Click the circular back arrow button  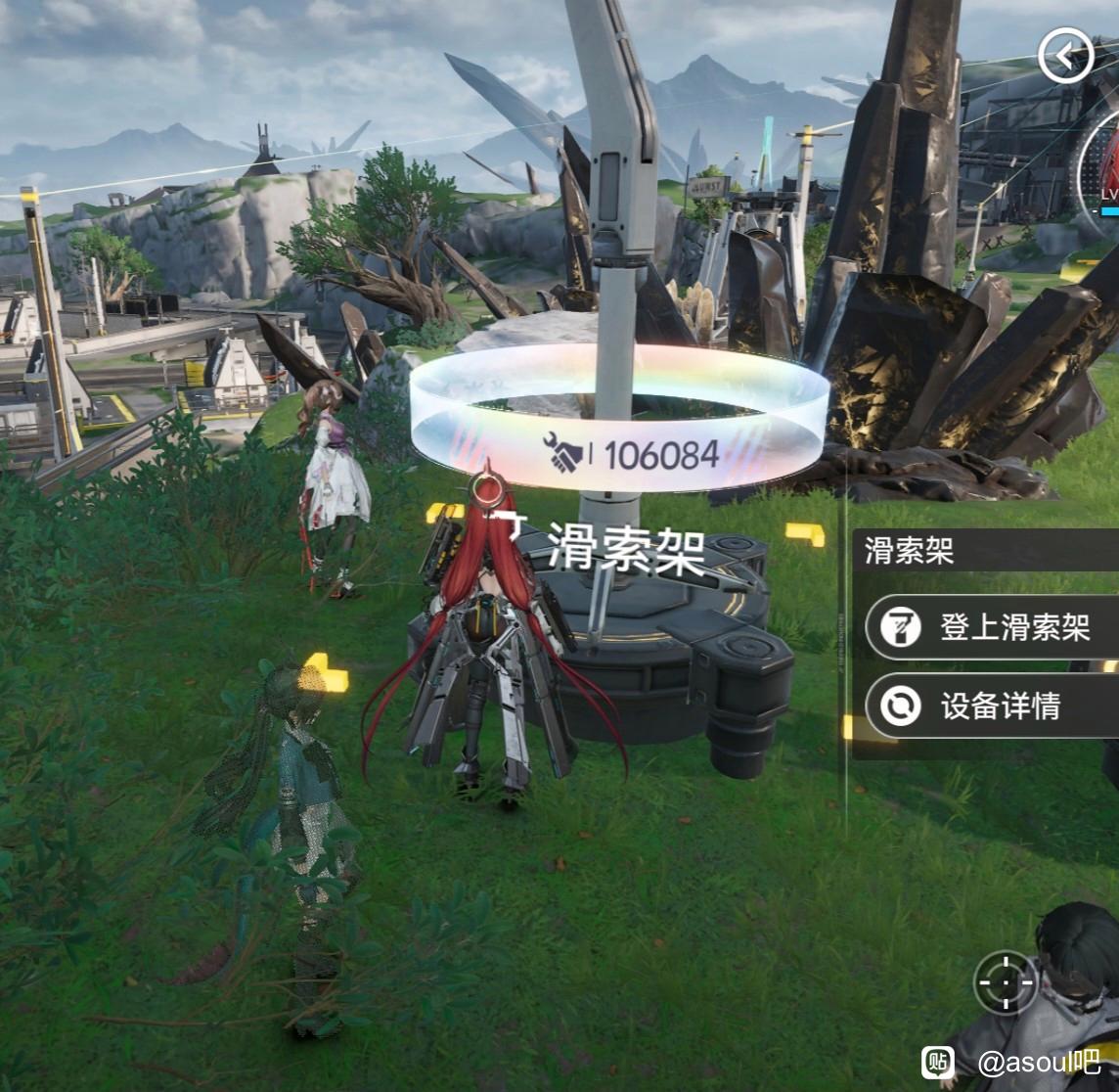1065,57
